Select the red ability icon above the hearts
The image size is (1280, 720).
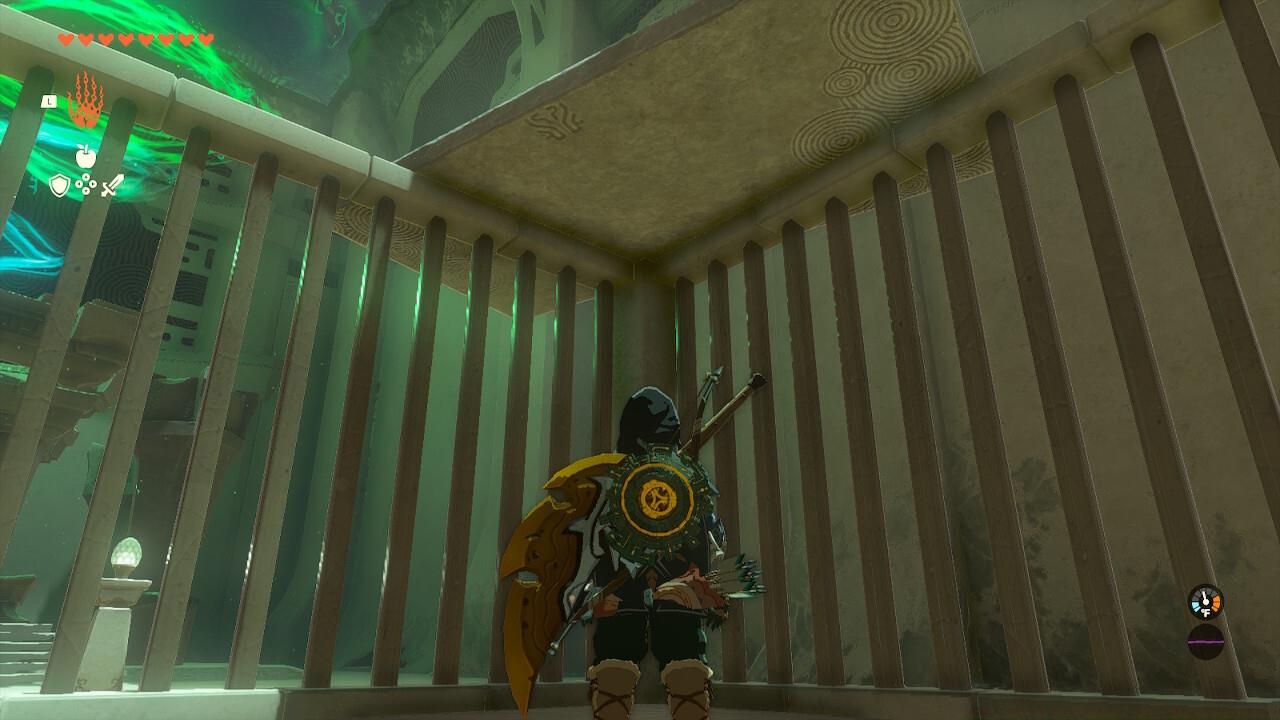(x=85, y=100)
